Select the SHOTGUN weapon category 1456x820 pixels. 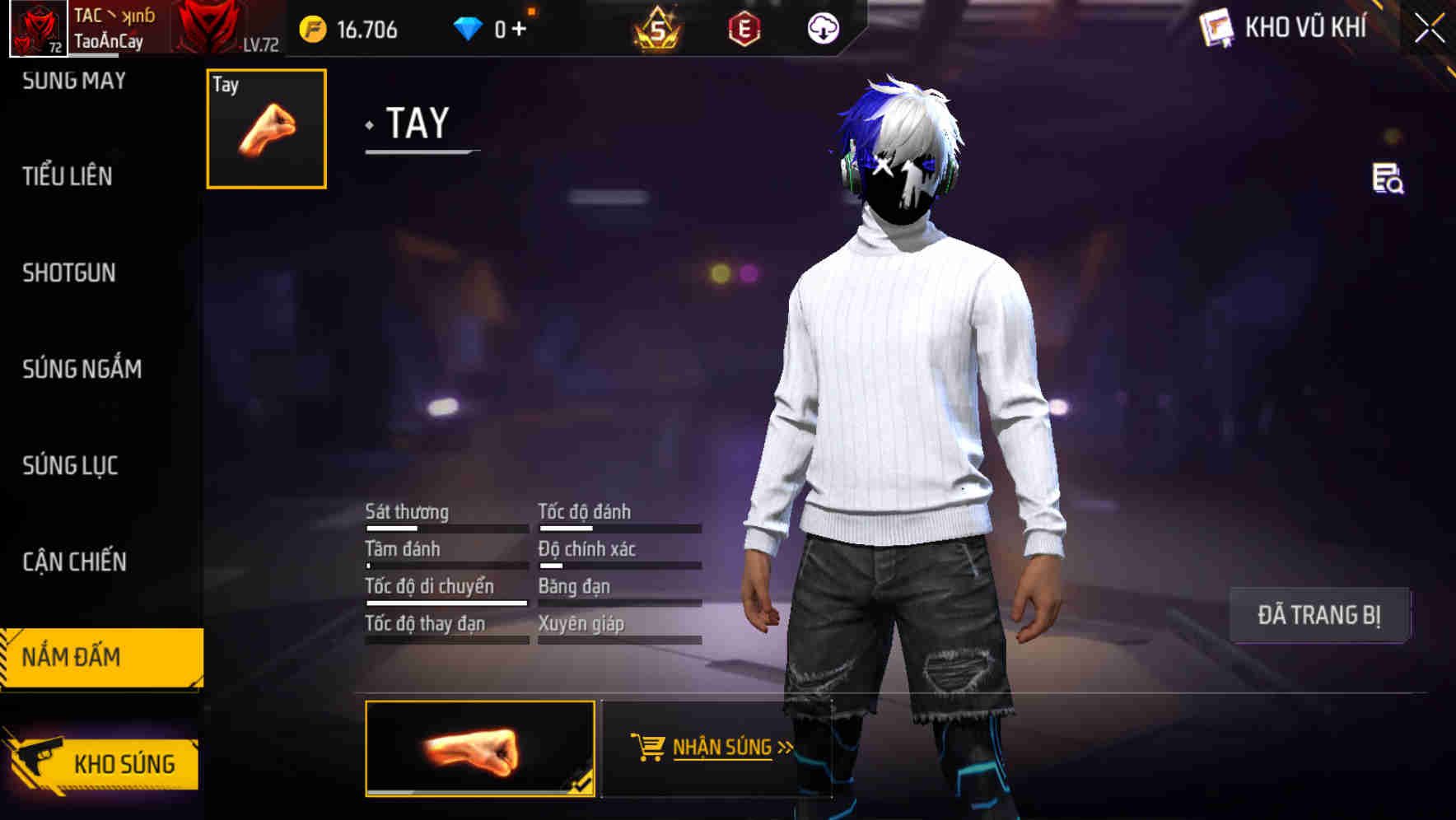pyautogui.click(x=69, y=273)
